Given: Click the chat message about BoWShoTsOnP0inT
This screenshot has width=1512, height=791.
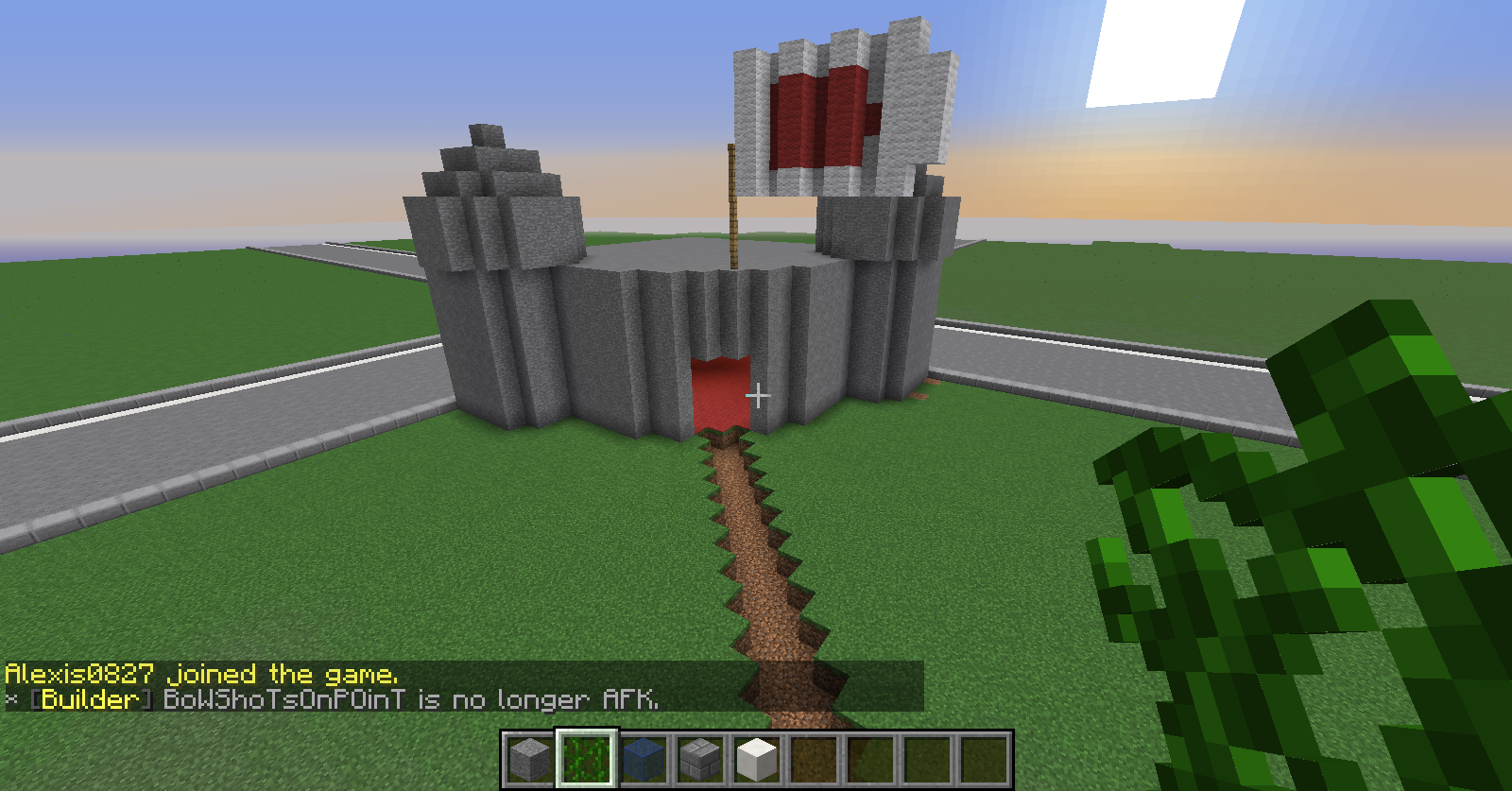Looking at the screenshot, I should coord(410,699).
